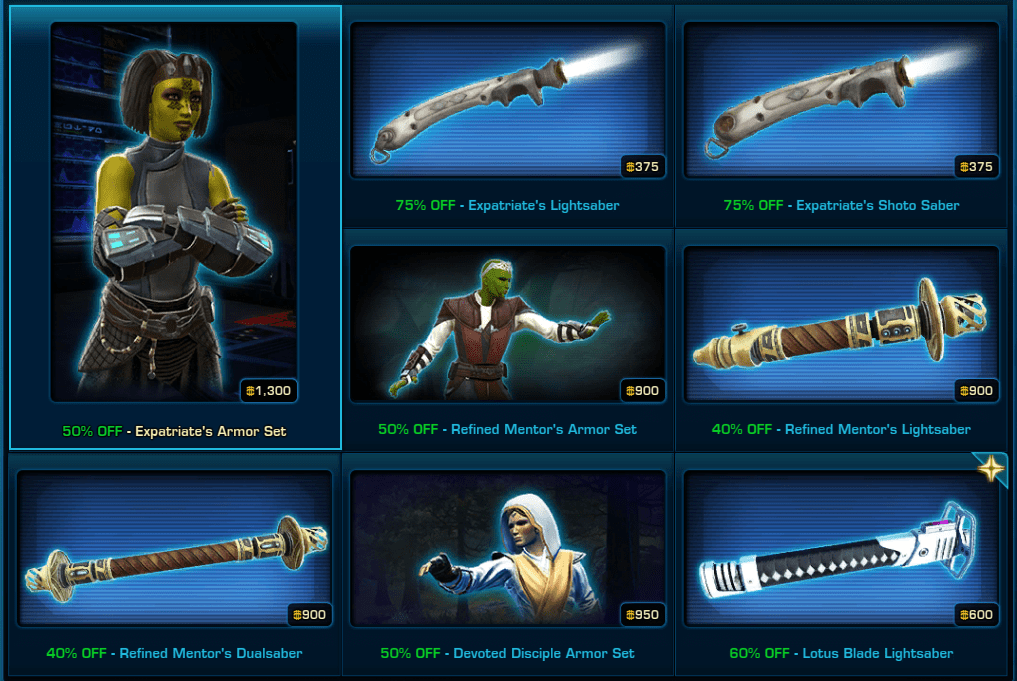Image resolution: width=1017 pixels, height=681 pixels.
Task: Click the Expatriate's Shoto Saber name link
Action: (877, 205)
